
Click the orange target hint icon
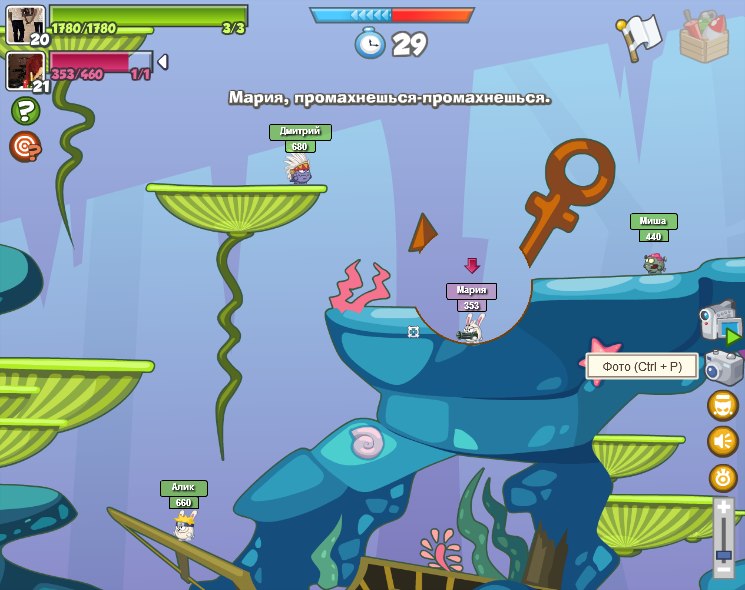click(25, 147)
